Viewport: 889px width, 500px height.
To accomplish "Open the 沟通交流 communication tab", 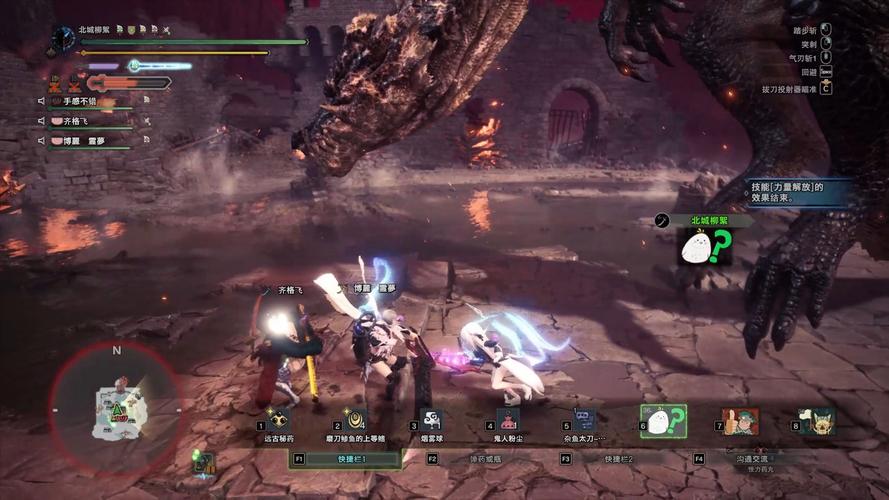I will coord(756,458).
